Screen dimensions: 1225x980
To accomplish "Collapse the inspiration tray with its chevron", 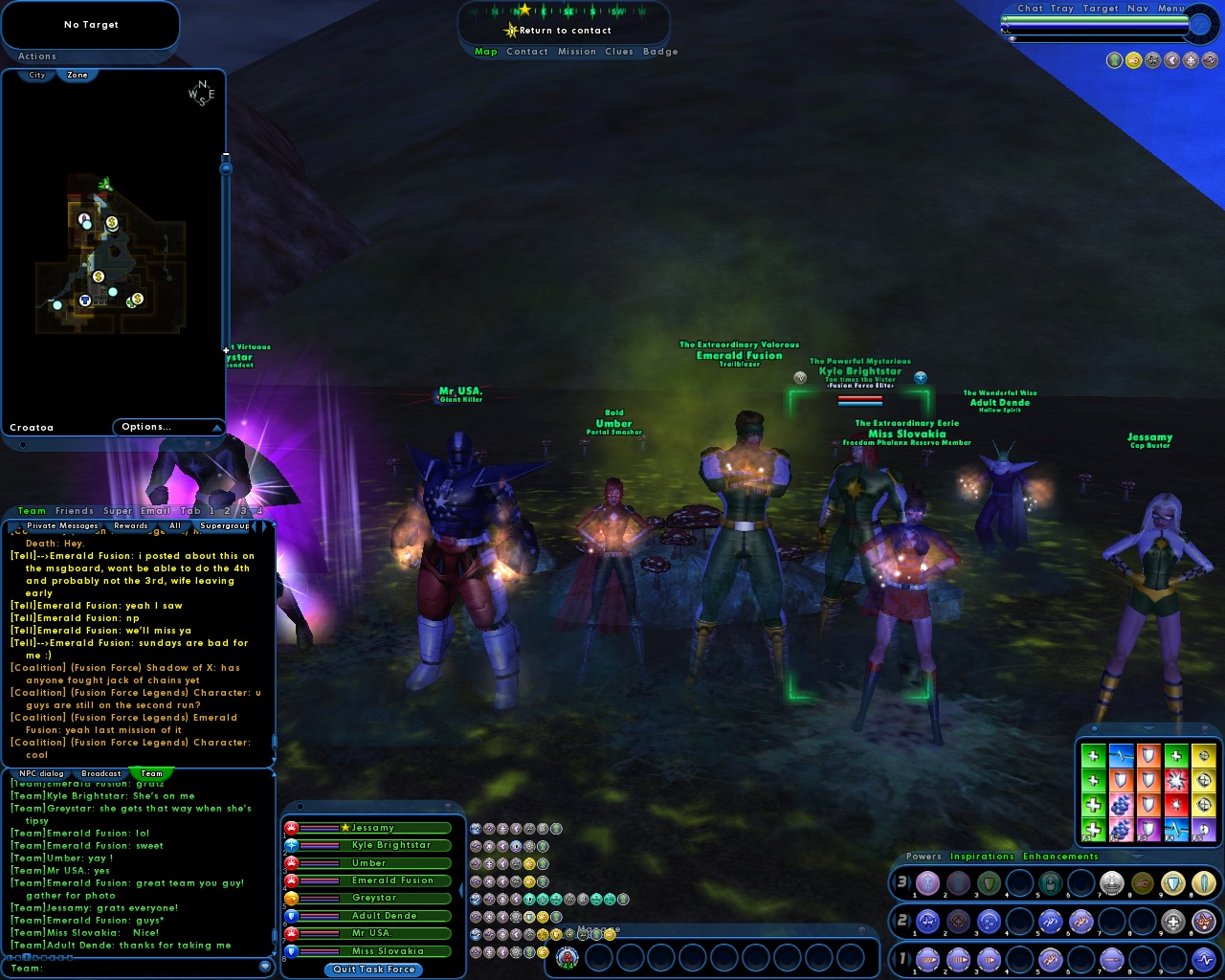I will click(x=1147, y=729).
